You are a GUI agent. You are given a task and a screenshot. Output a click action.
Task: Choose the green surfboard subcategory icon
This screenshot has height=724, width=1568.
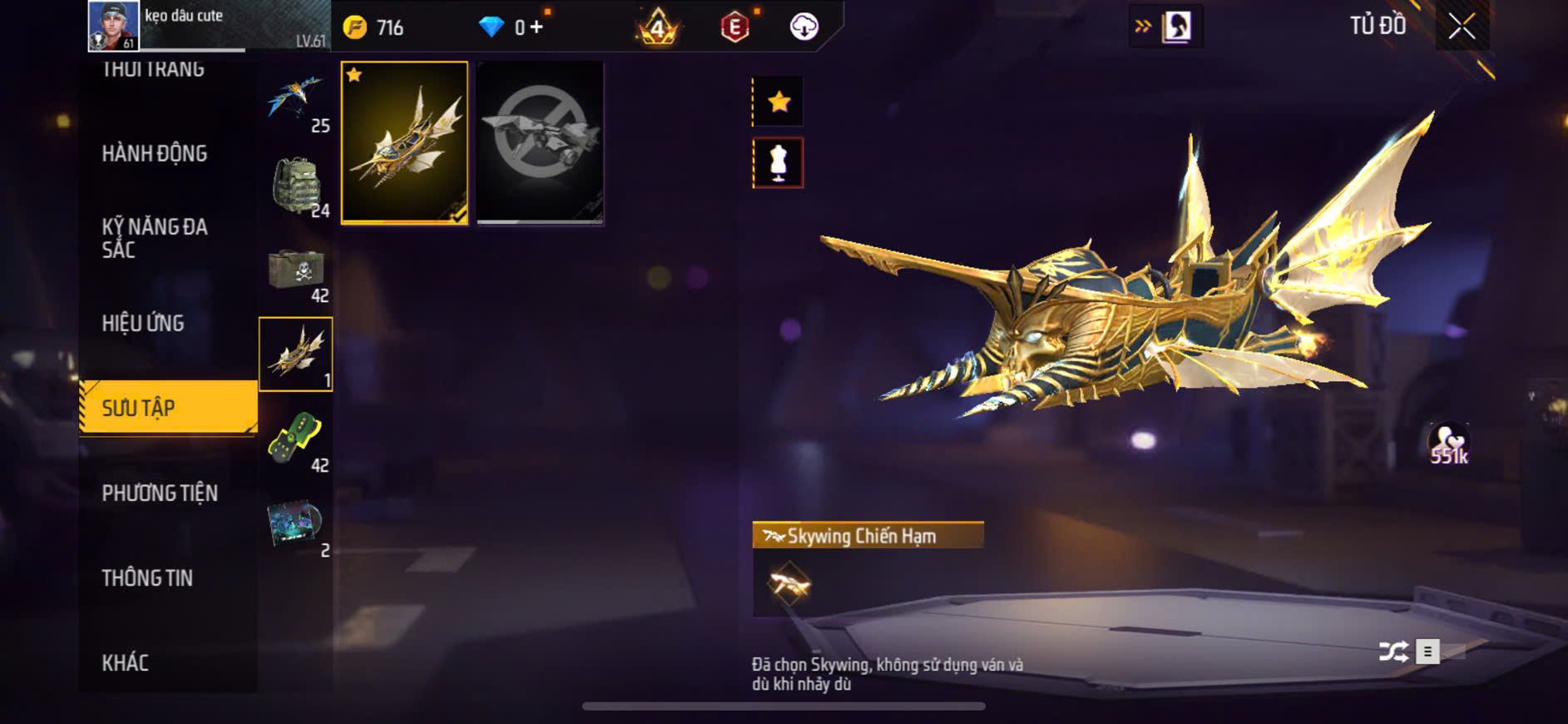pos(295,439)
